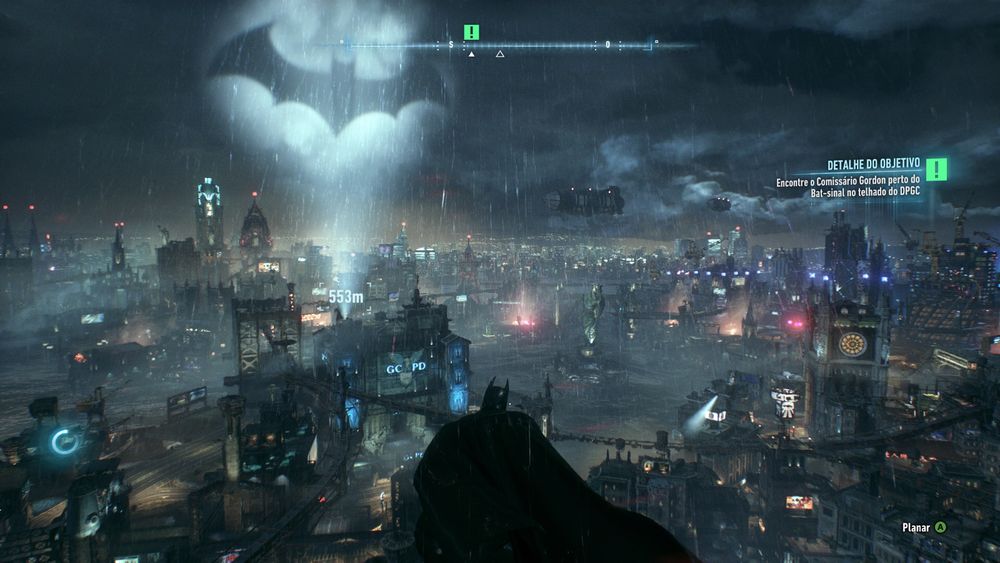Select the green exclamation icon beside Detalhe do Objetivo
Screen dimensions: 1000x563
click(x=937, y=170)
